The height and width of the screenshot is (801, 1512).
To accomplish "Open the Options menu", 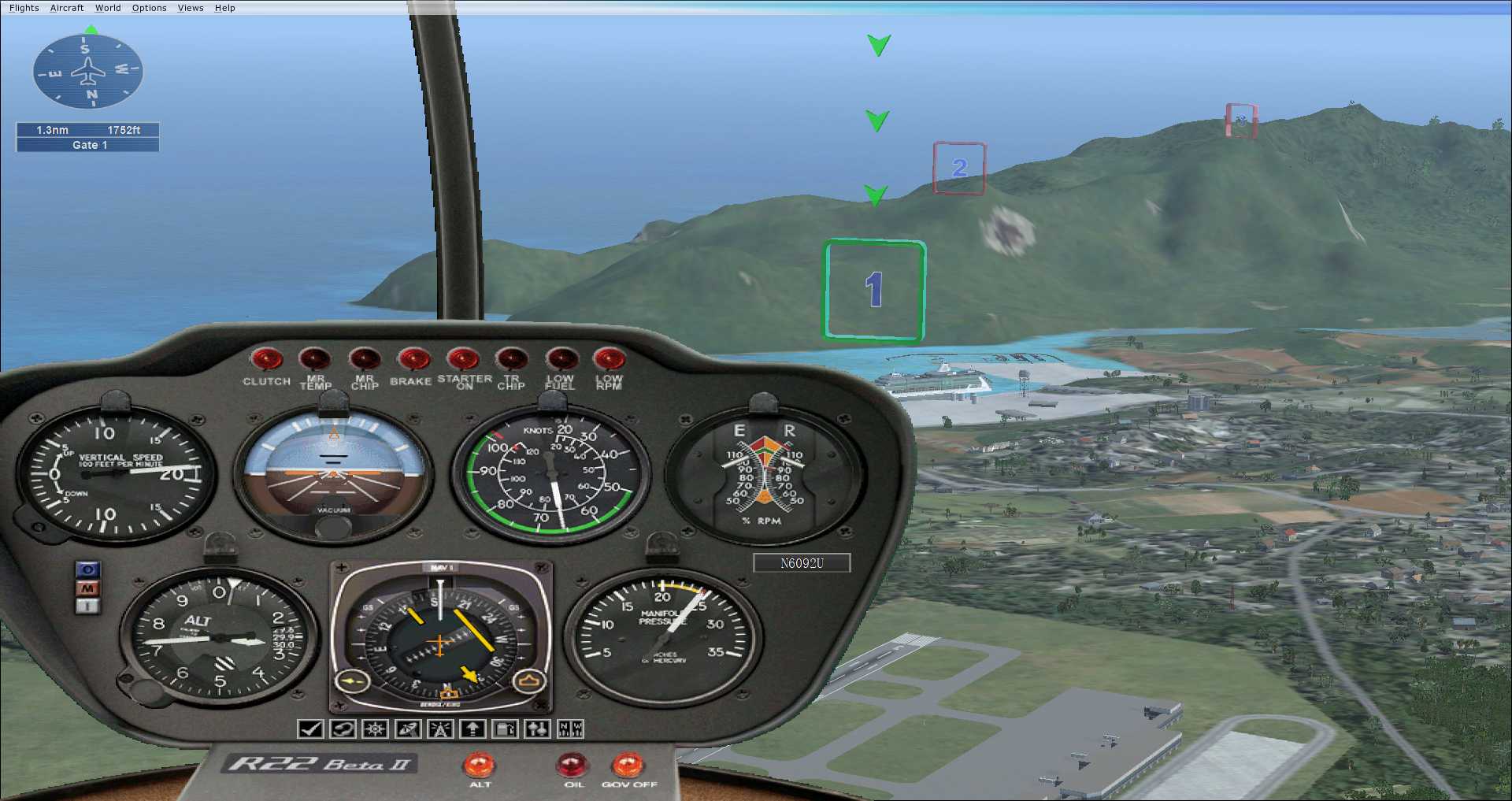I will (x=149, y=8).
